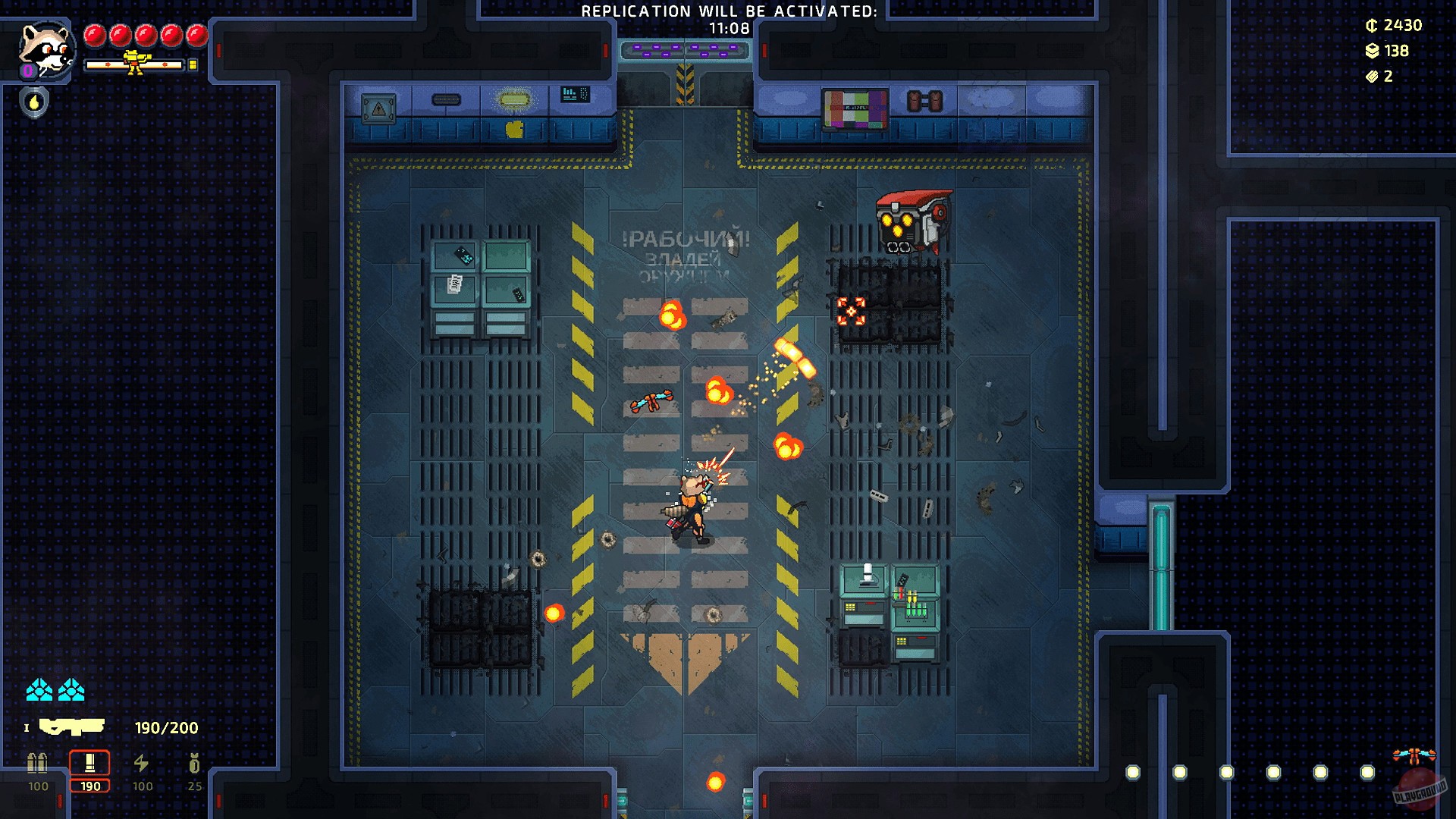Click the ticket icon showing 2
1456x819 pixels.
pyautogui.click(x=1373, y=77)
